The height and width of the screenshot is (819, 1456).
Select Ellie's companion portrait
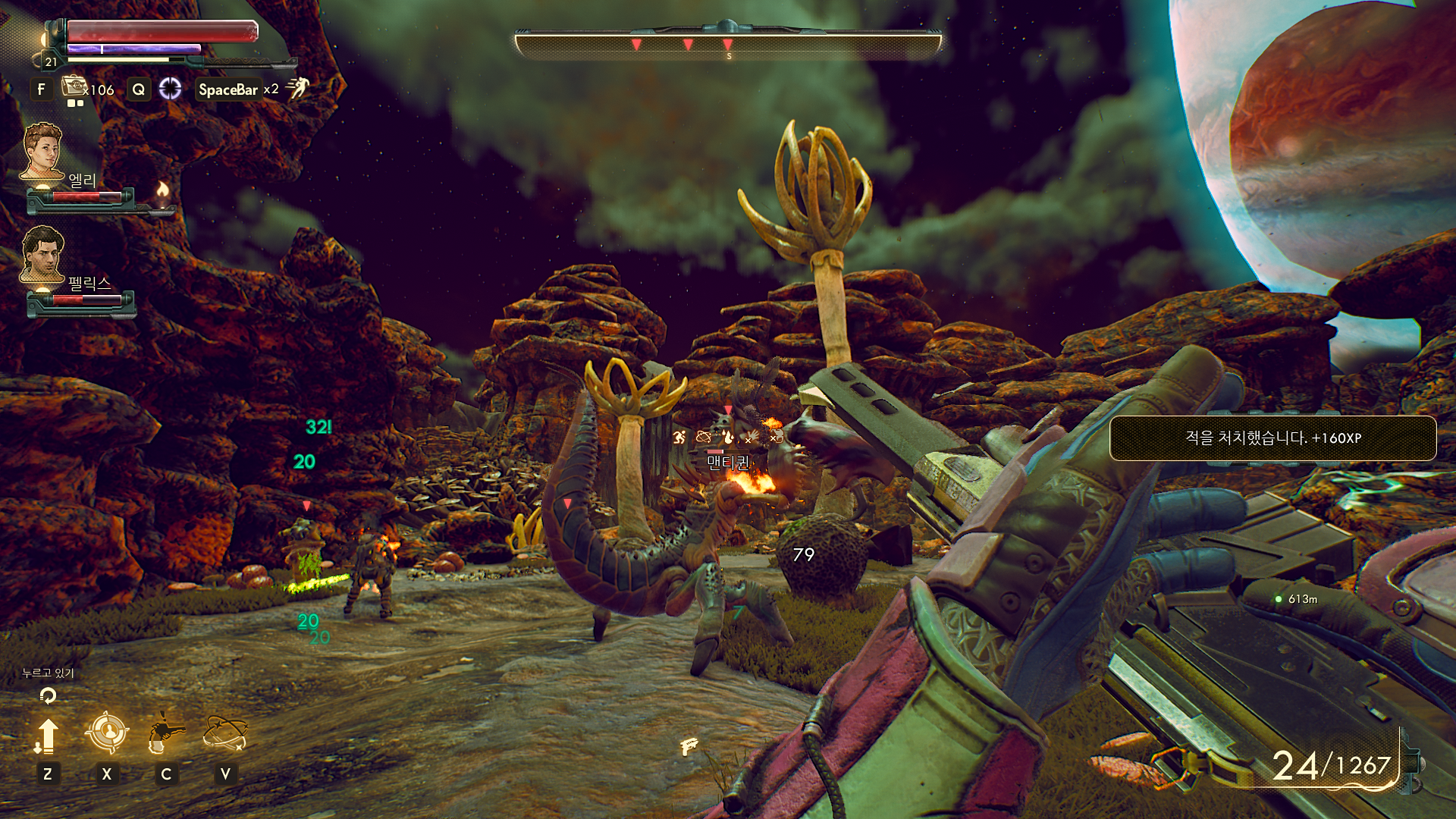42,151
